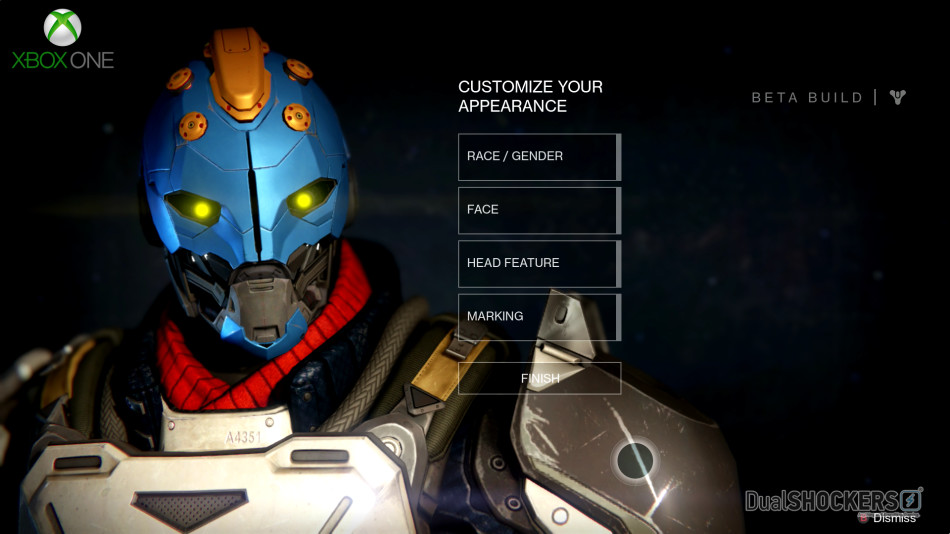Viewport: 950px width, 534px height.
Task: Click Finish to confirm appearance
Action: [539, 378]
